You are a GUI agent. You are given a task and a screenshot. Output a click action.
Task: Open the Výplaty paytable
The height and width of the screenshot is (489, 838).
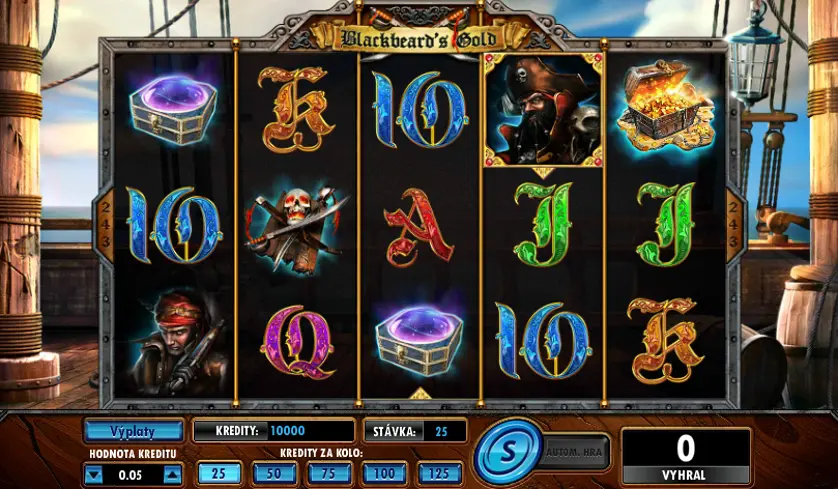[x=134, y=431]
